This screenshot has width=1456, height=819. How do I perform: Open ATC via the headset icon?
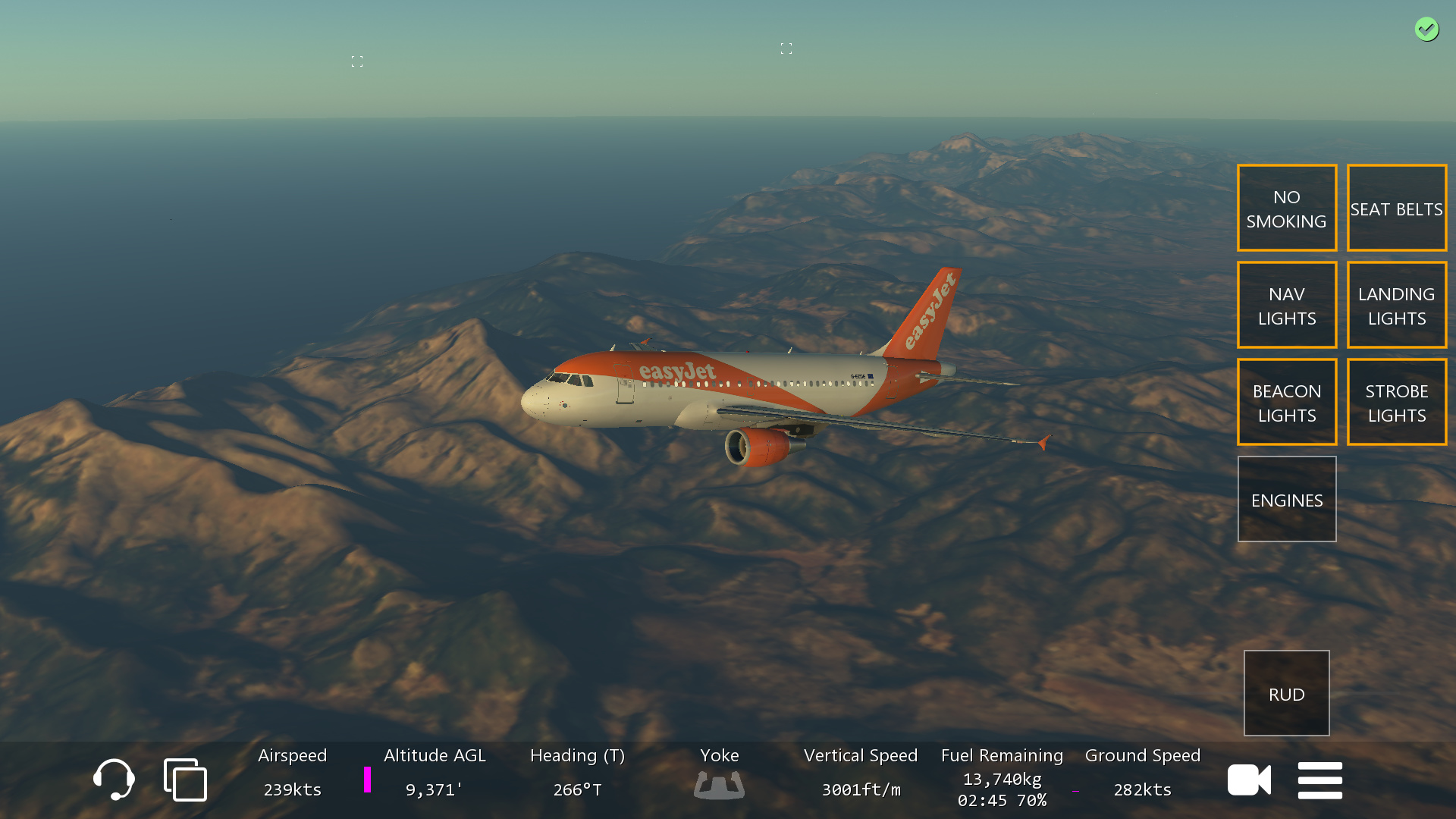click(114, 780)
